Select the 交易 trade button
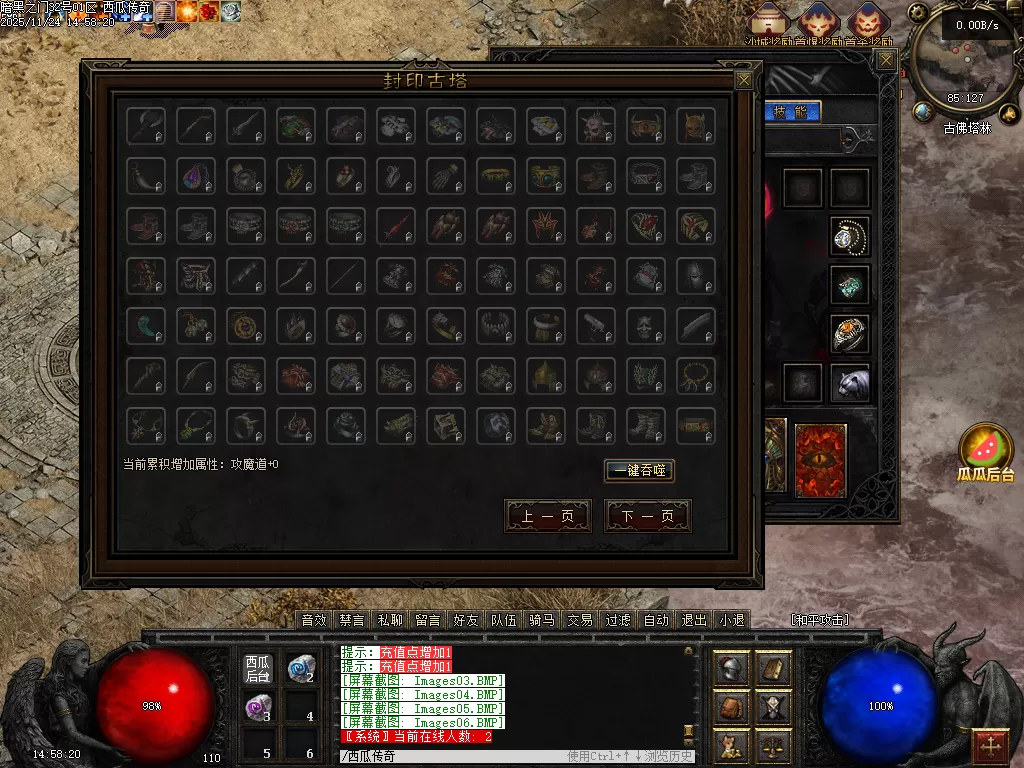The image size is (1024, 768). (580, 620)
